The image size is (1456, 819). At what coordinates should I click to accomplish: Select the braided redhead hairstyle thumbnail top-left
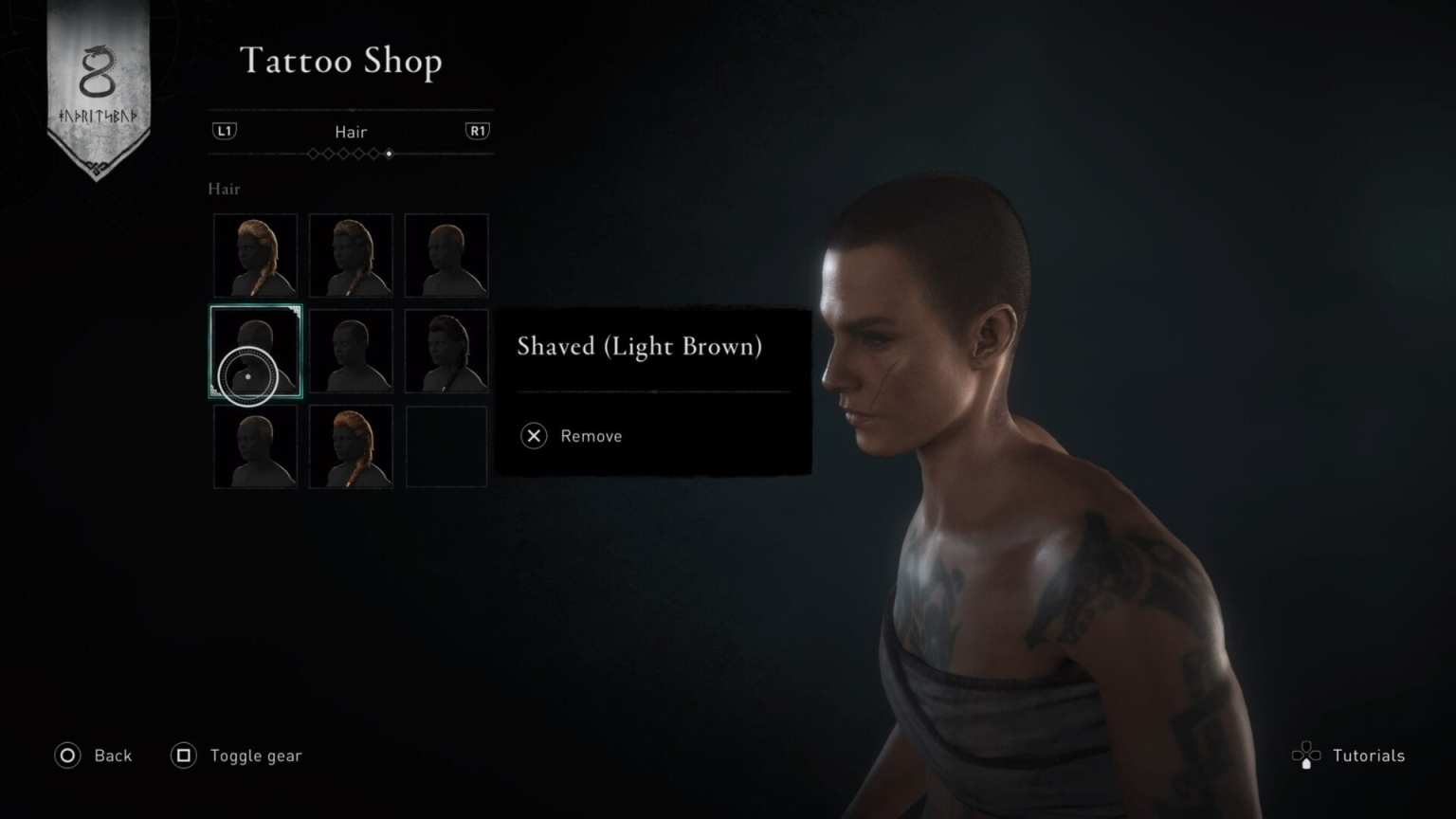(x=254, y=254)
